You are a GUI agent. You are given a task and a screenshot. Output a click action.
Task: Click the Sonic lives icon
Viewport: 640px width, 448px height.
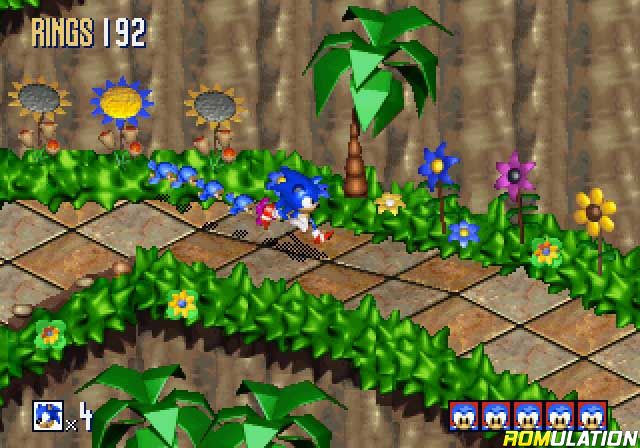pos(48,415)
